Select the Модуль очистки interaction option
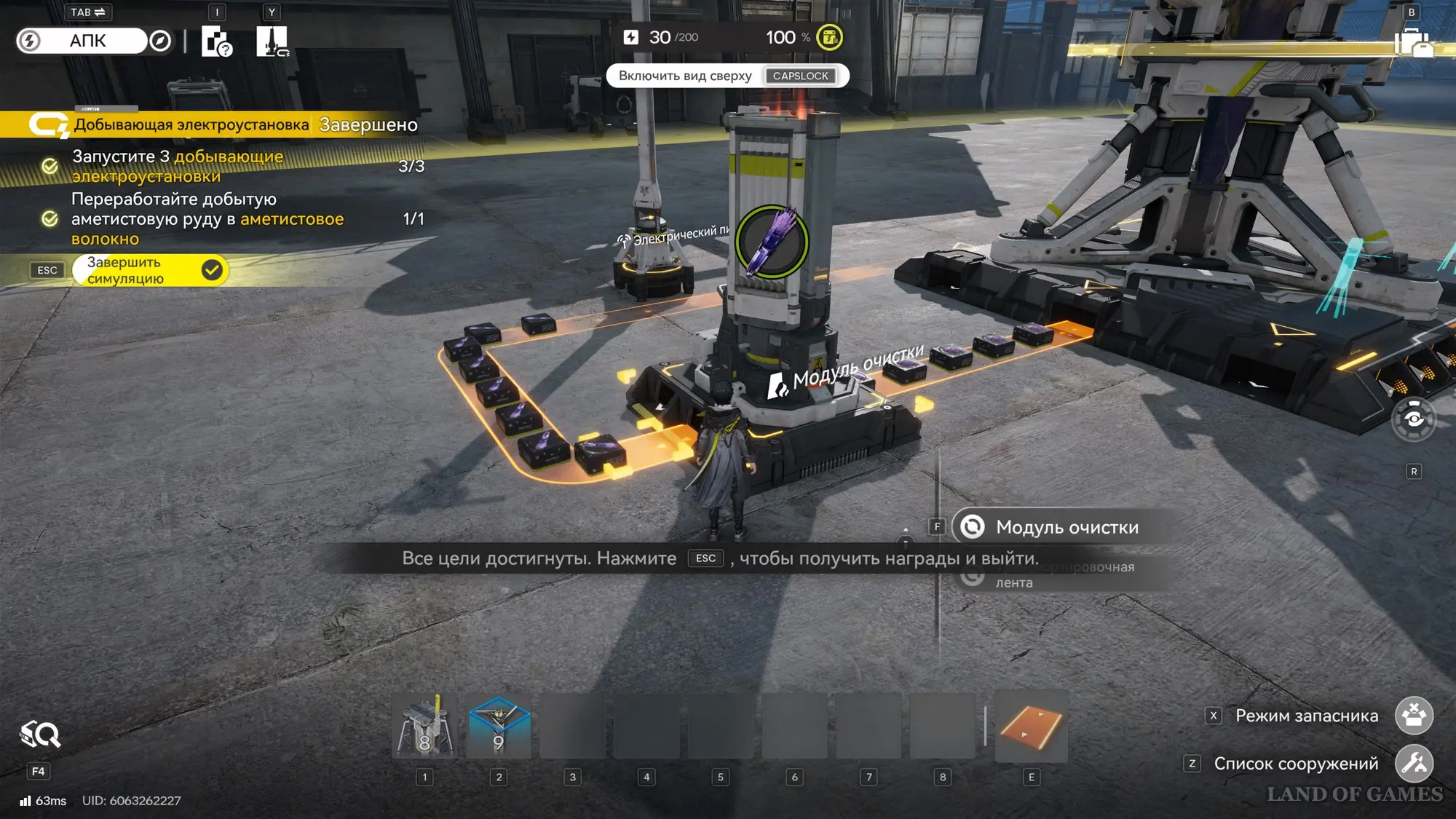 click(x=1066, y=527)
